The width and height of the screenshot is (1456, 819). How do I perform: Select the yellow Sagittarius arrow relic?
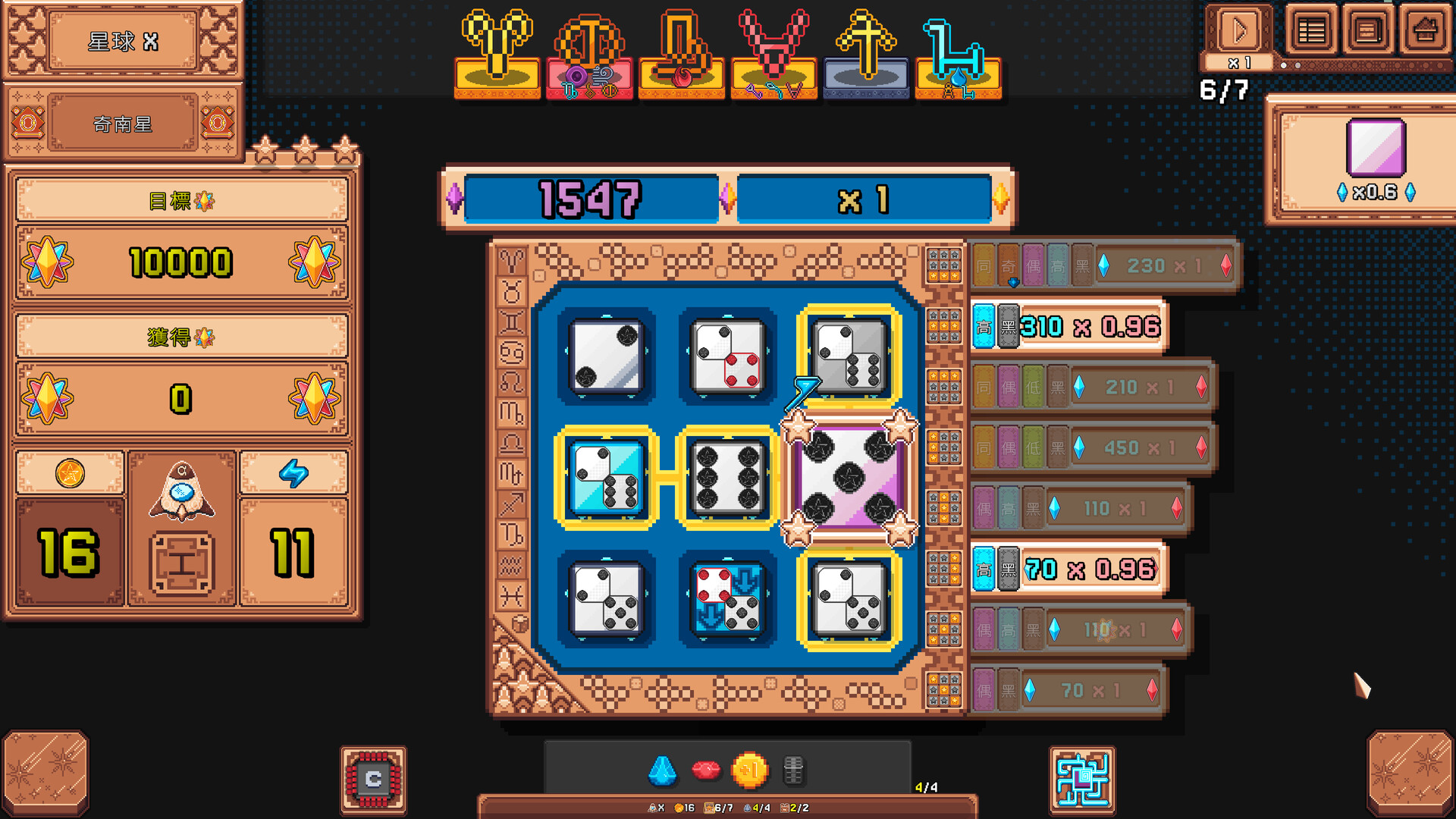coord(865,55)
